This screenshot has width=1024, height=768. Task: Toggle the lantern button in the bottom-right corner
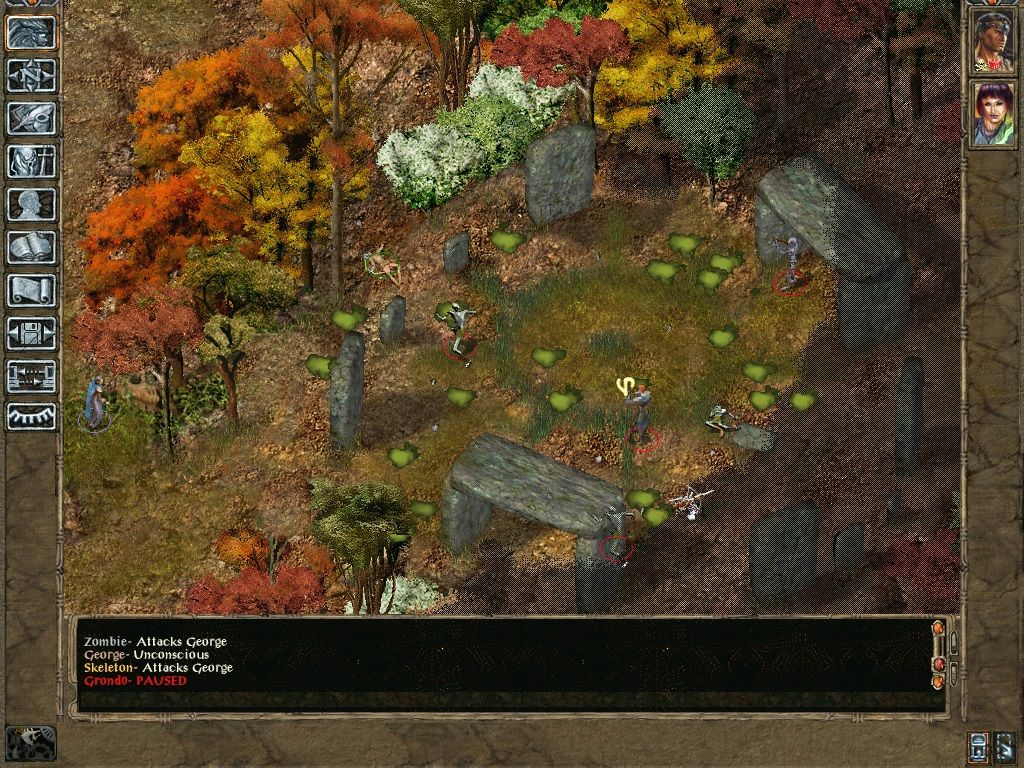pyautogui.click(x=978, y=746)
